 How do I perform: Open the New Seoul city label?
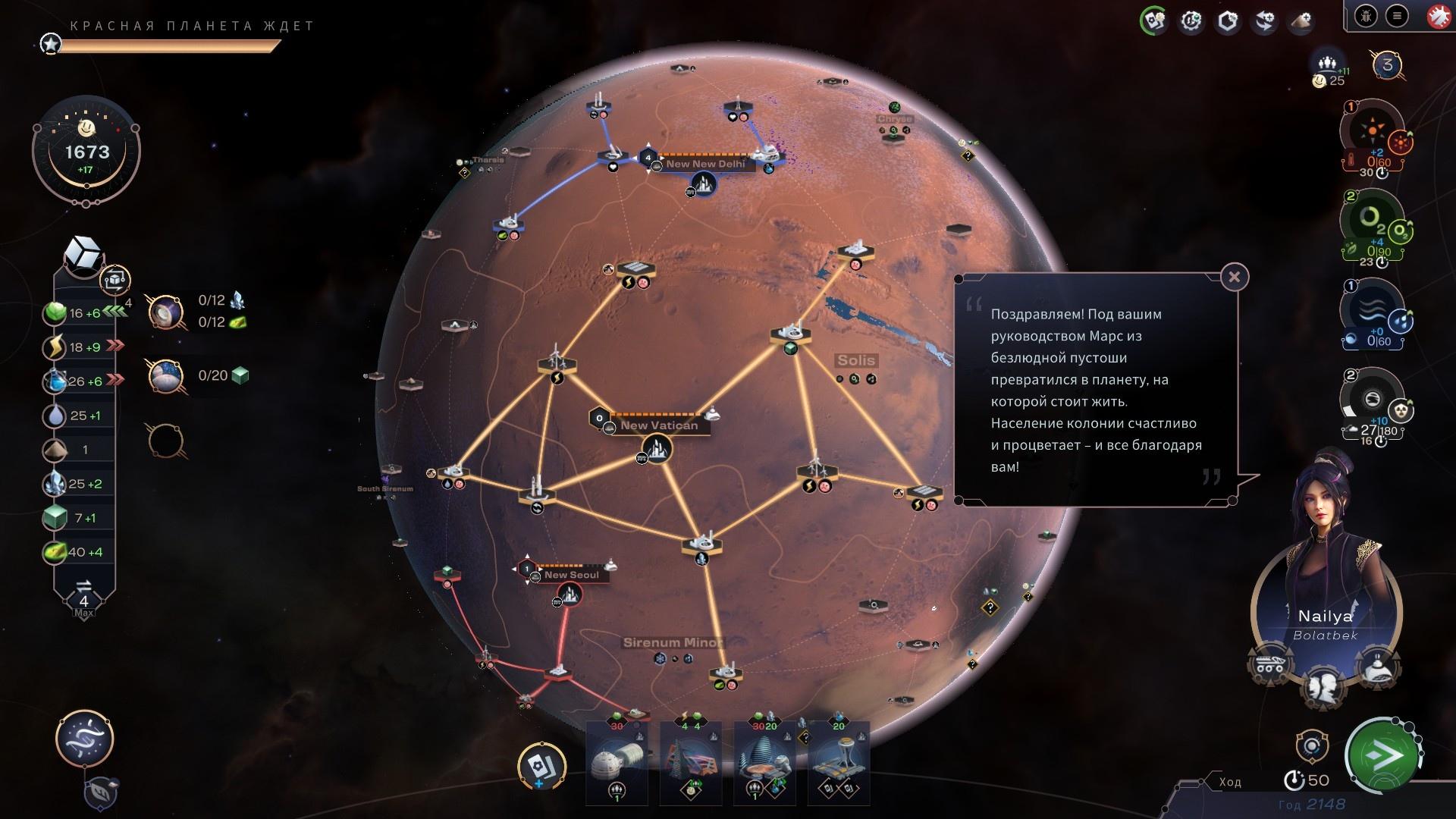tap(571, 575)
